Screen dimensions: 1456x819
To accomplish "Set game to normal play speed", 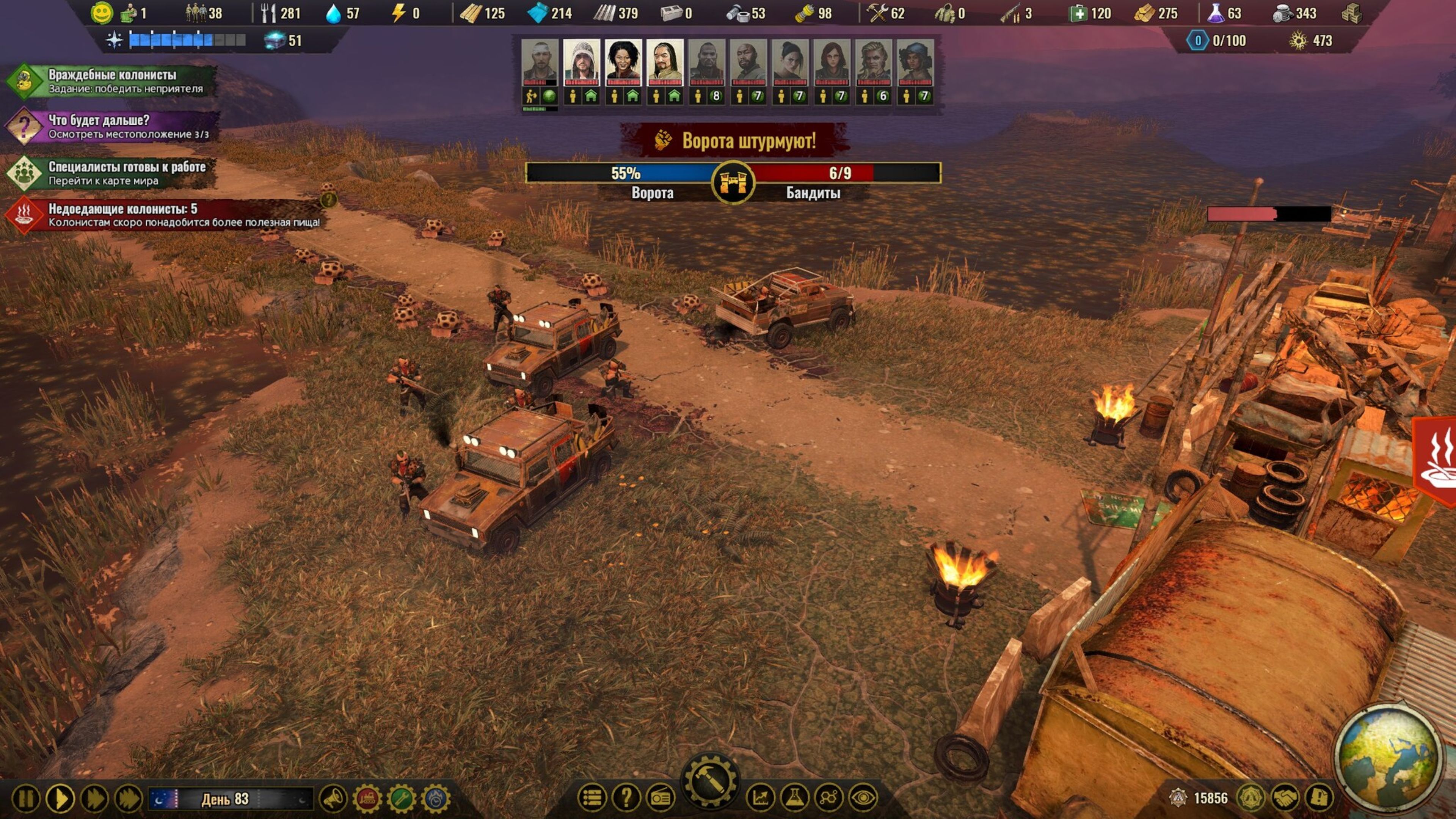I will point(60,799).
